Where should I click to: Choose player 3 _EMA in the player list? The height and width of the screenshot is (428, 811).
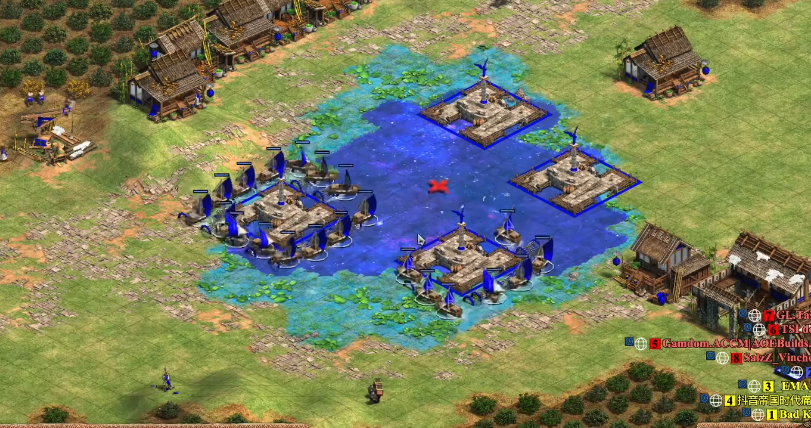tap(795, 386)
